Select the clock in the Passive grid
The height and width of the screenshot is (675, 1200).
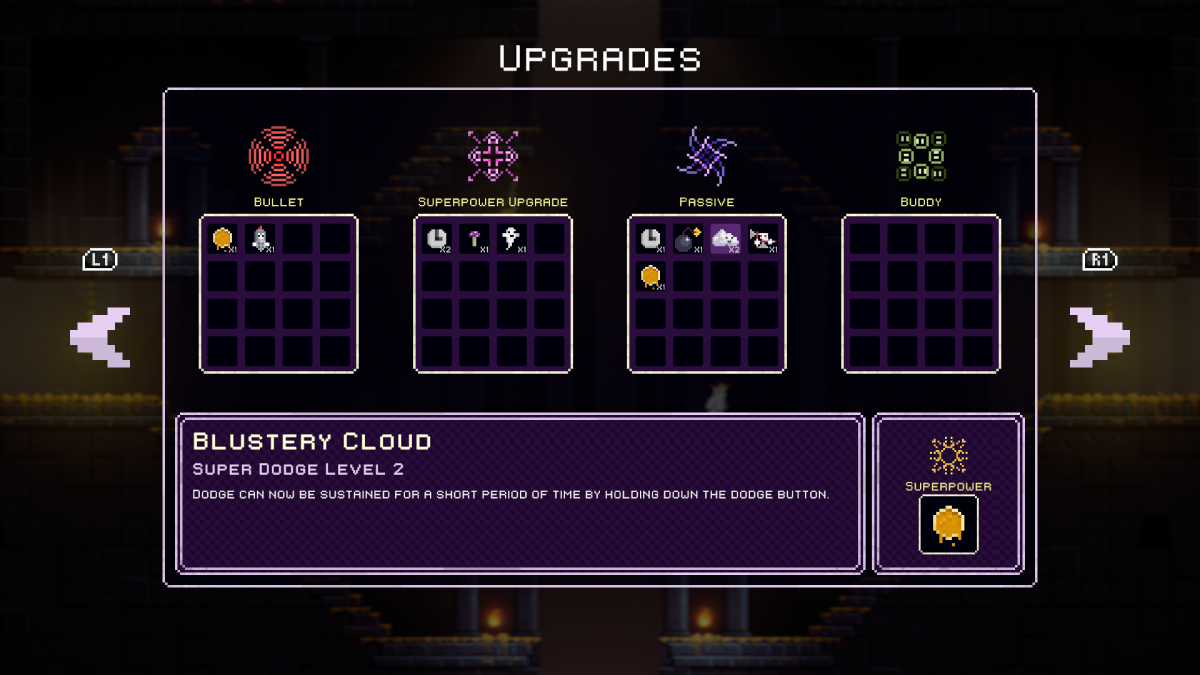pyautogui.click(x=650, y=239)
